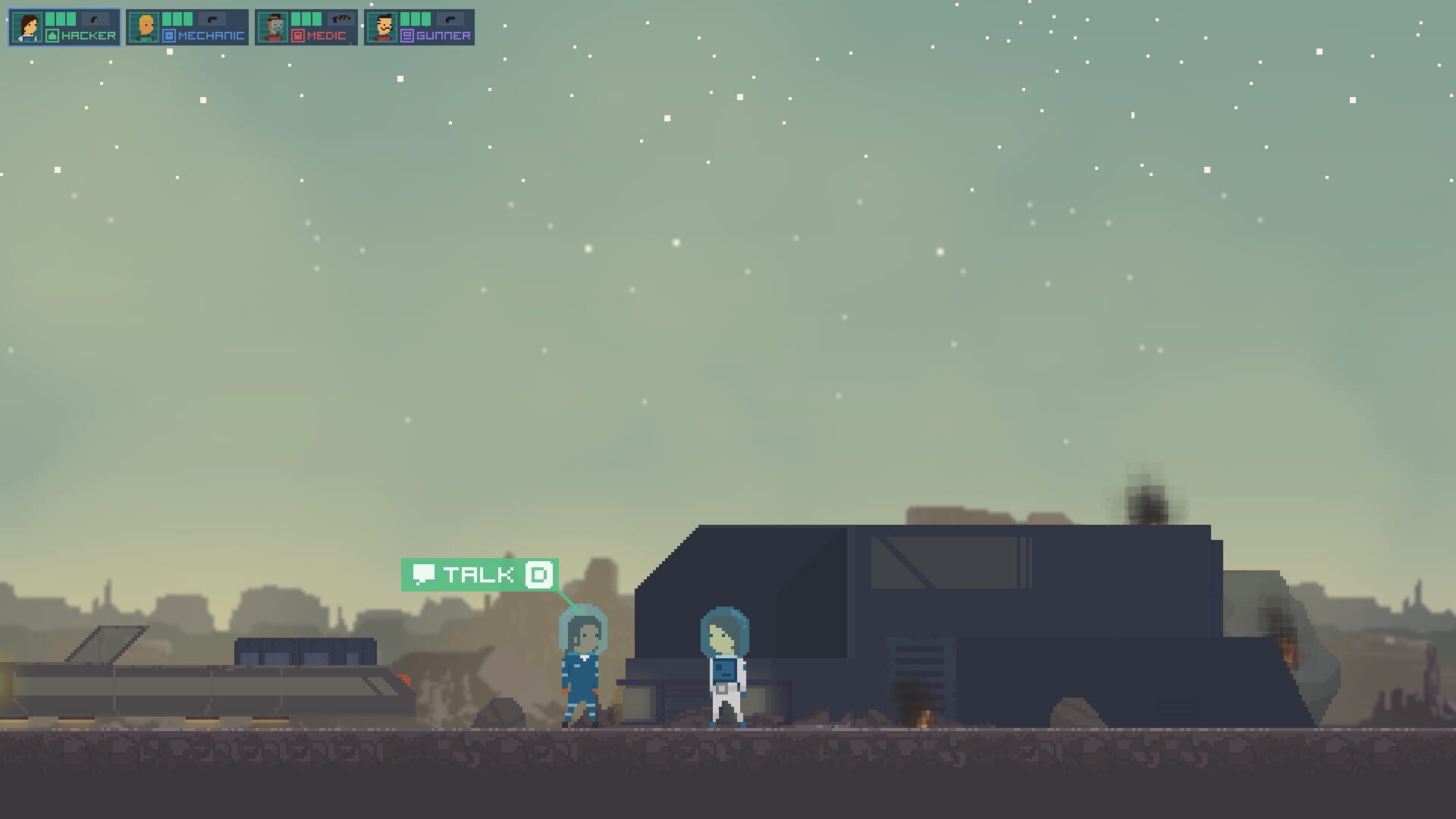Click the Mechanic's portrait
The image size is (1456, 819).
tap(146, 27)
